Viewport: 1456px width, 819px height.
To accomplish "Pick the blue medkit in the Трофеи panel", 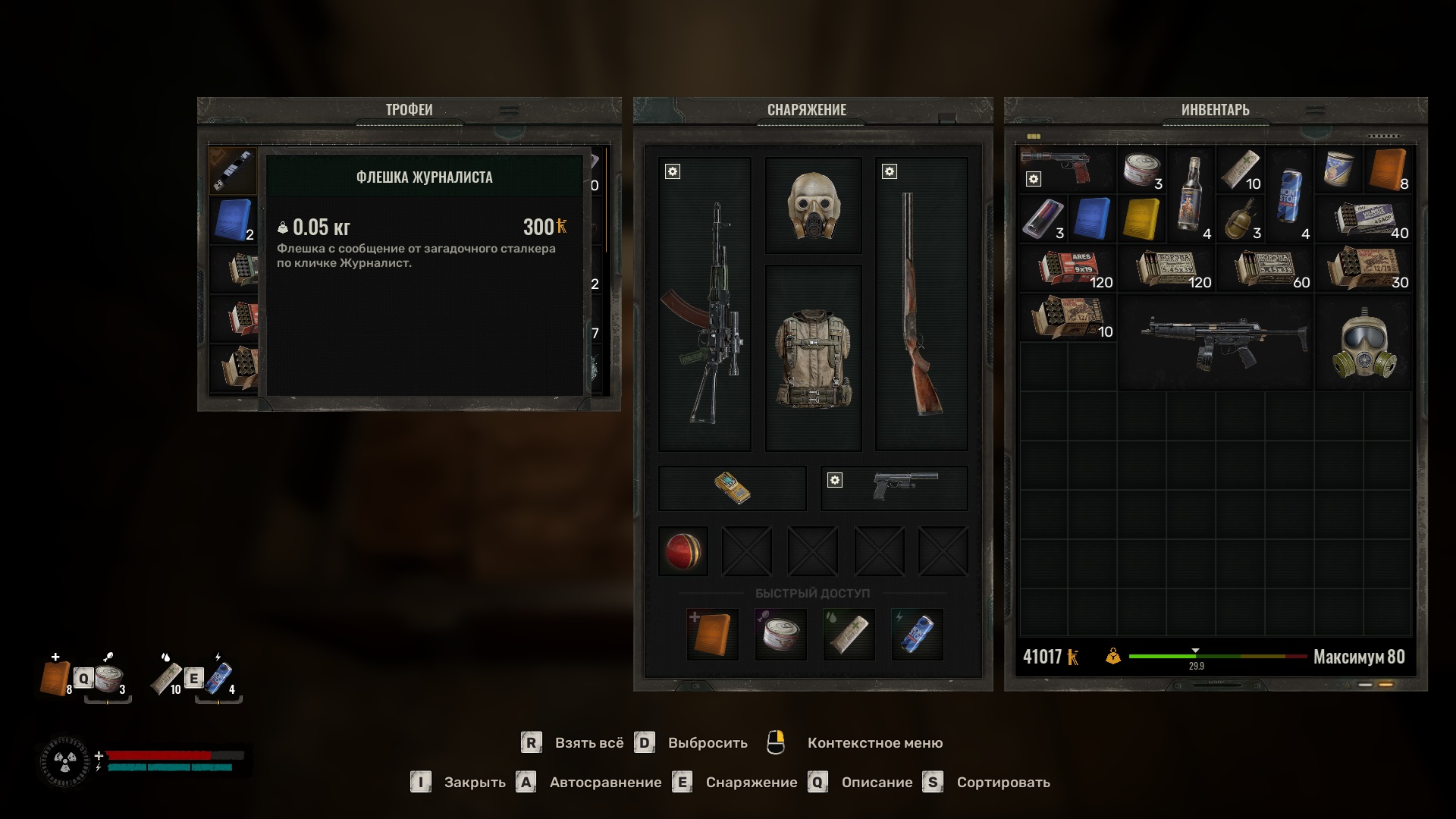I will 234,220.
